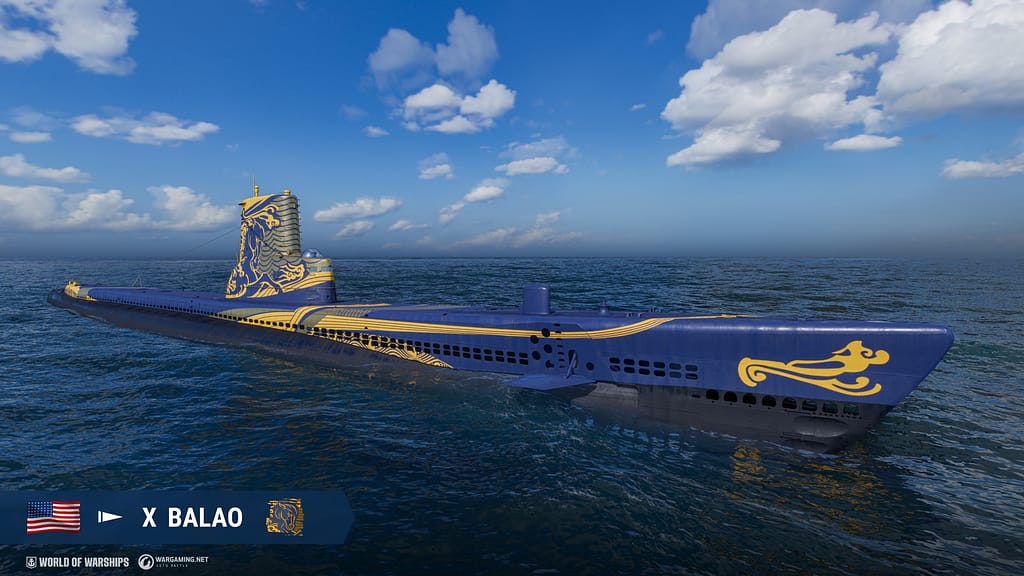Click the submarine class pennant icon

[110, 517]
